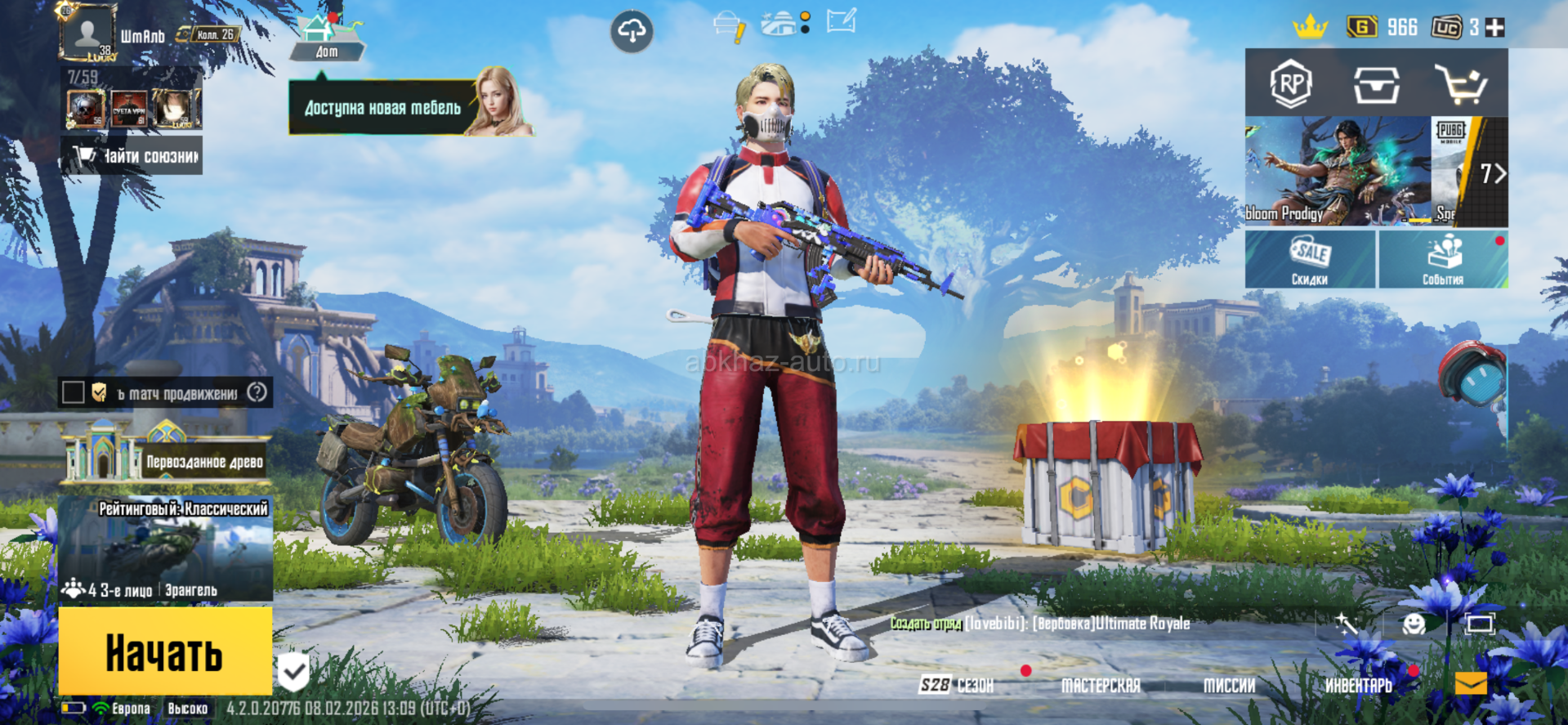
Task: Open the Миссии missions menu
Action: (x=1228, y=685)
